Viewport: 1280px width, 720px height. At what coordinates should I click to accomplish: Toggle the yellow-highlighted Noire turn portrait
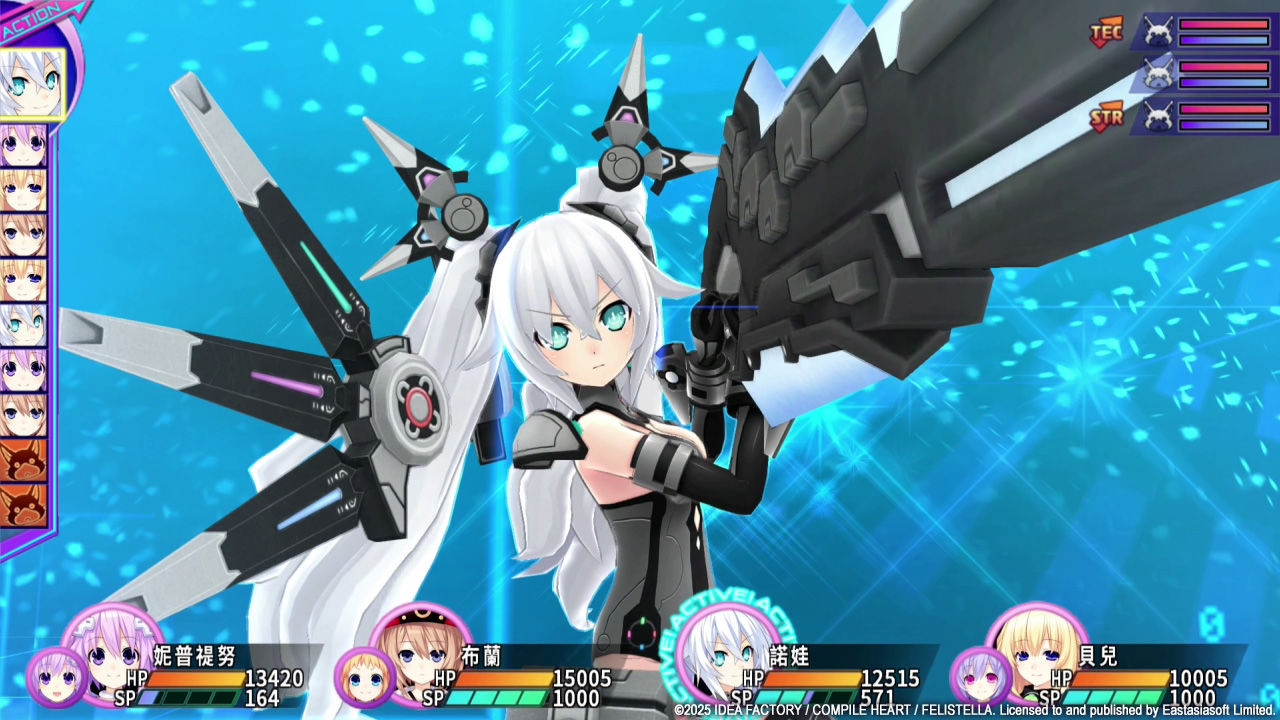coord(35,85)
